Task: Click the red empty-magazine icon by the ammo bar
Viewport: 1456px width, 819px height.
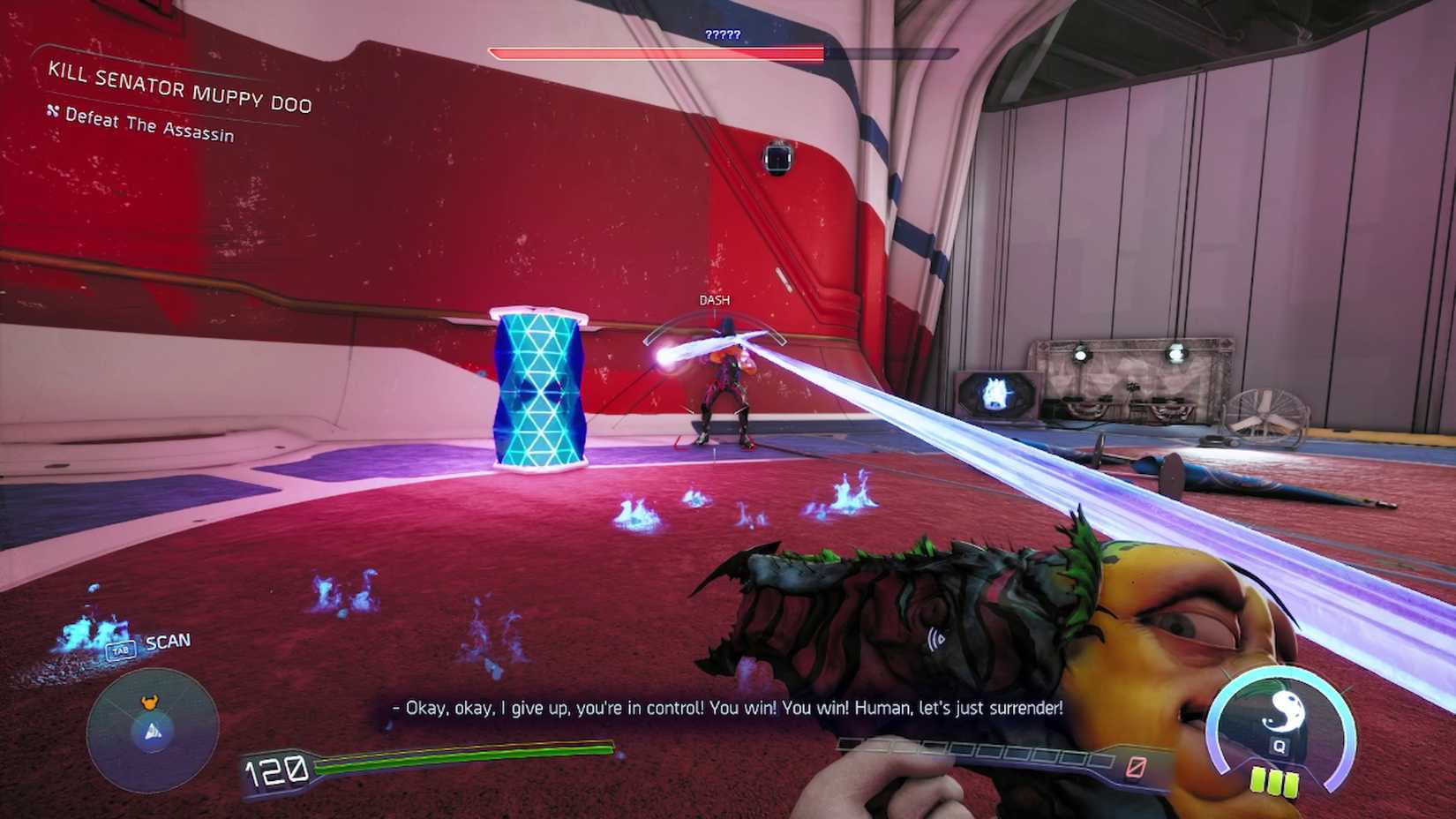Action: (x=1136, y=765)
